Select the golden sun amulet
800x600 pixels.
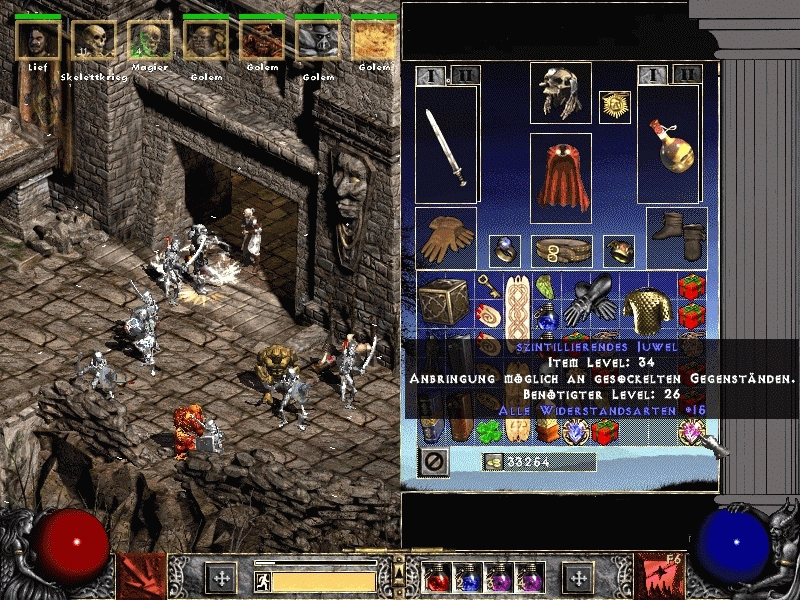614,107
